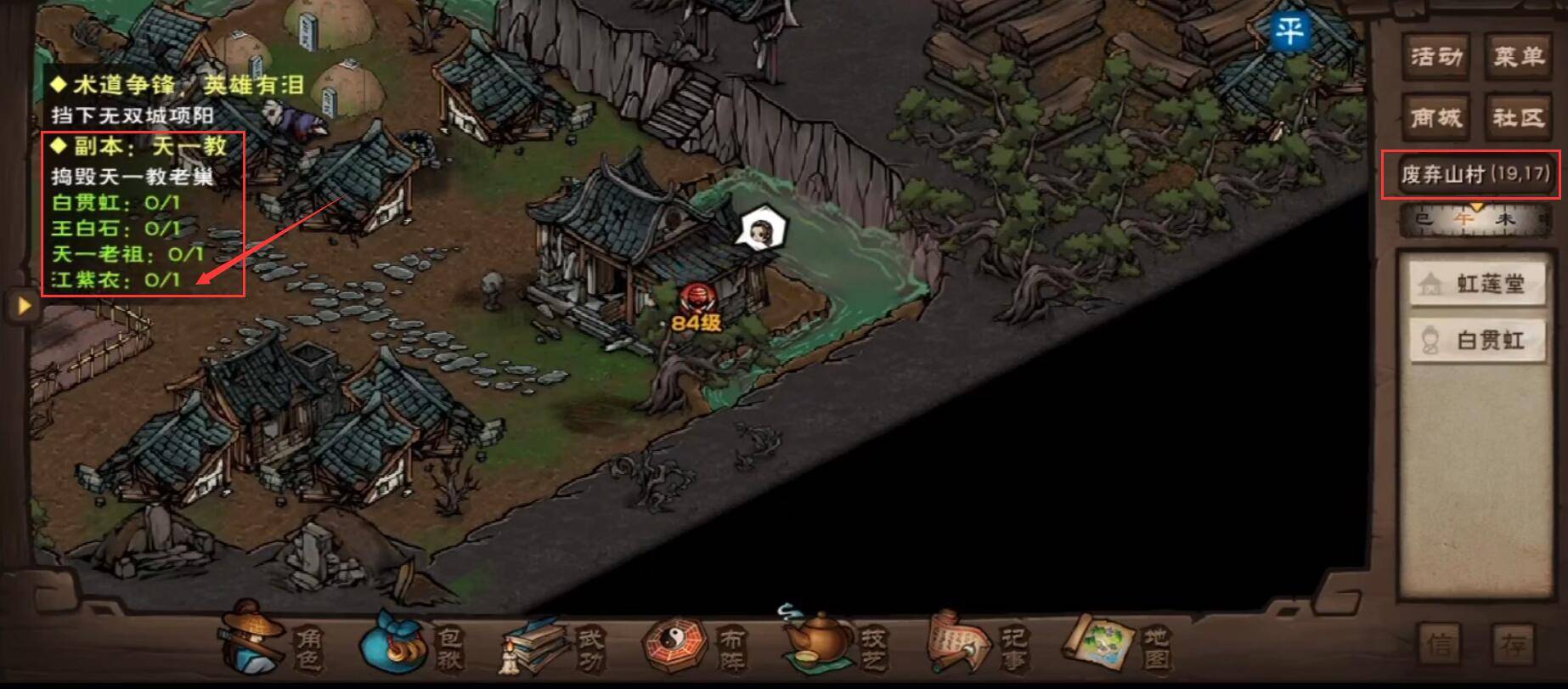Screen dimensions: 1568x689
Task: Click the 存 save button
Action: click(1515, 643)
